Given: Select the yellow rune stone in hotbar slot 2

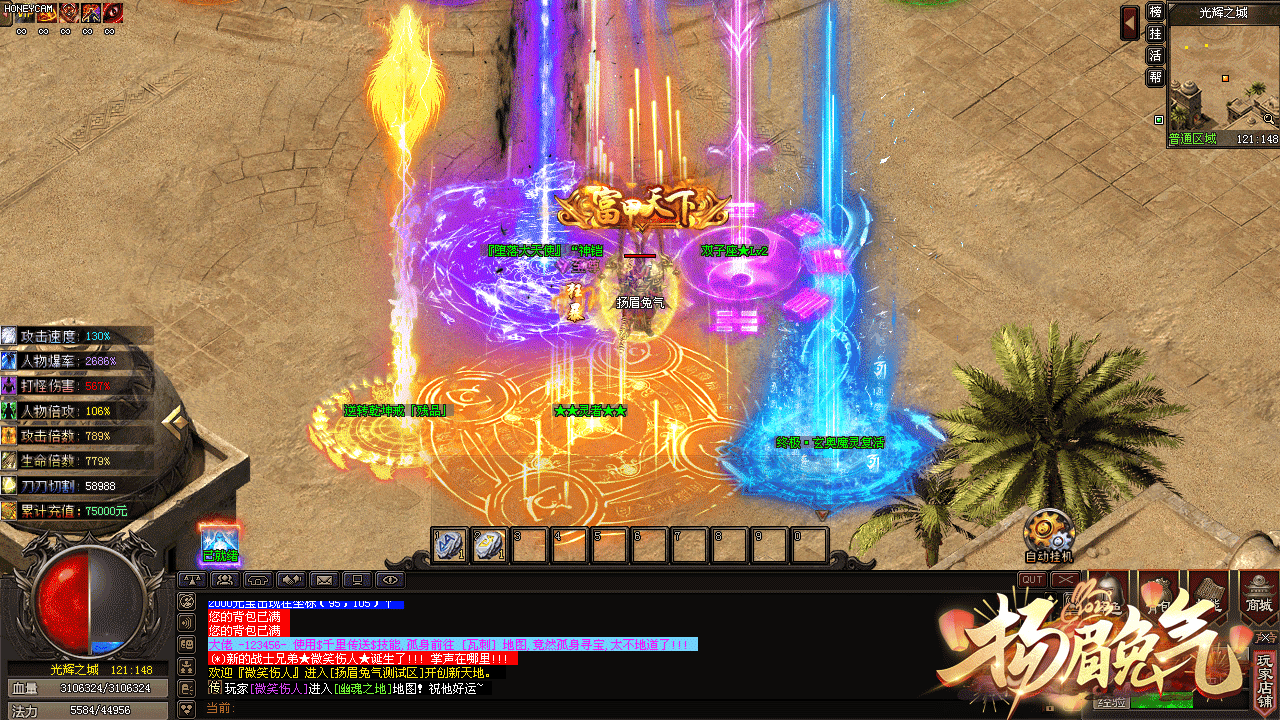Looking at the screenshot, I should 489,545.
